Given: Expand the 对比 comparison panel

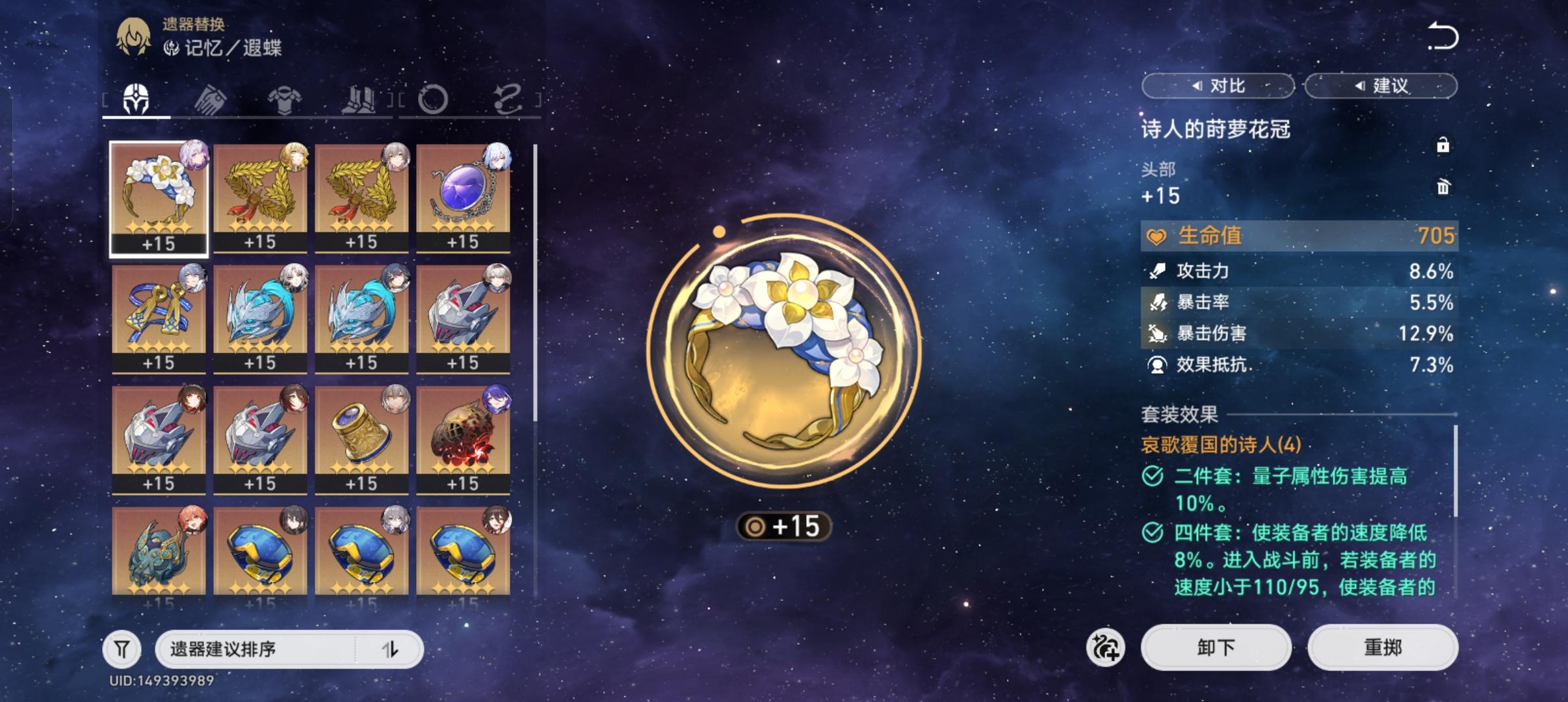Looking at the screenshot, I should (1218, 85).
